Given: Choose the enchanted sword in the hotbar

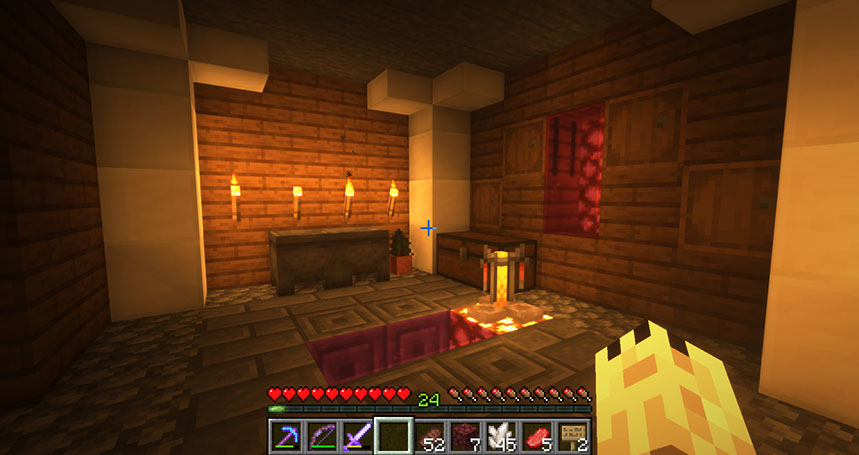Looking at the screenshot, I should 358,437.
